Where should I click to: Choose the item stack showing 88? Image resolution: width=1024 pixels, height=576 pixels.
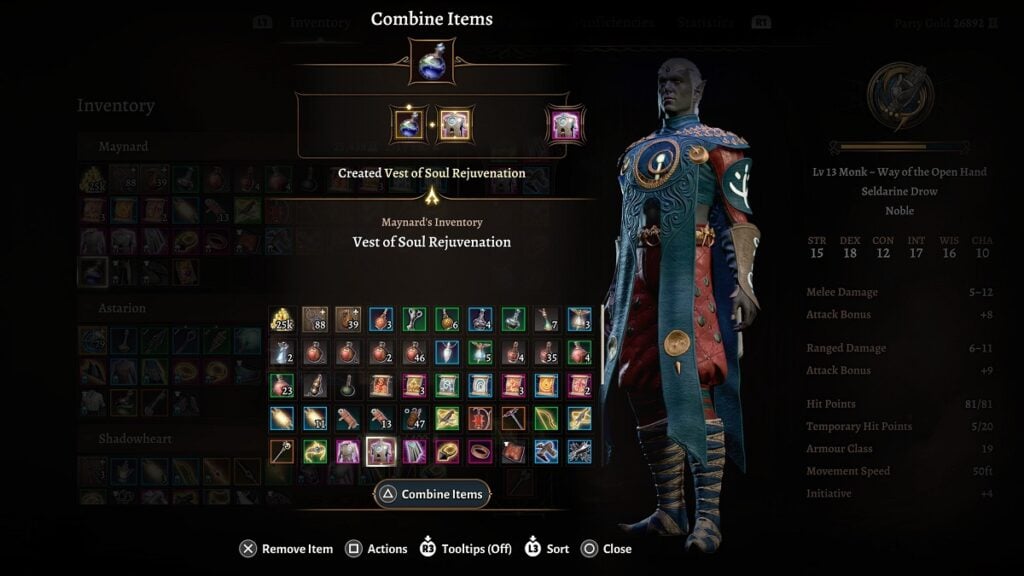tap(315, 319)
